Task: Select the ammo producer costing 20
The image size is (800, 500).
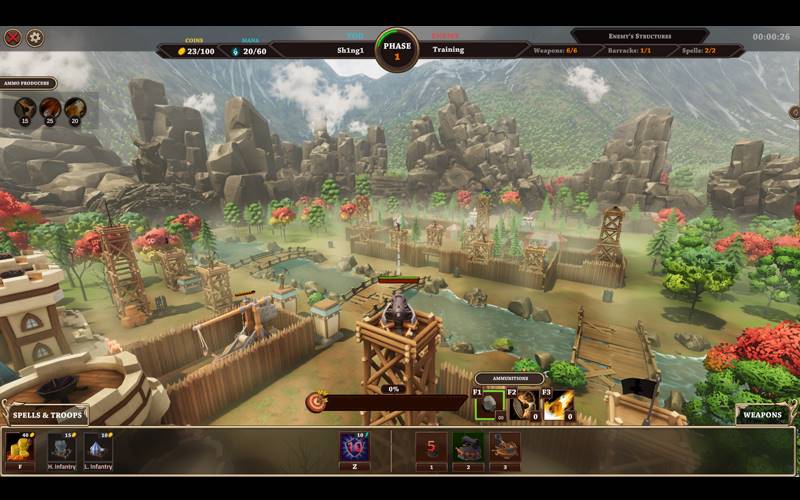Action: coord(75,108)
